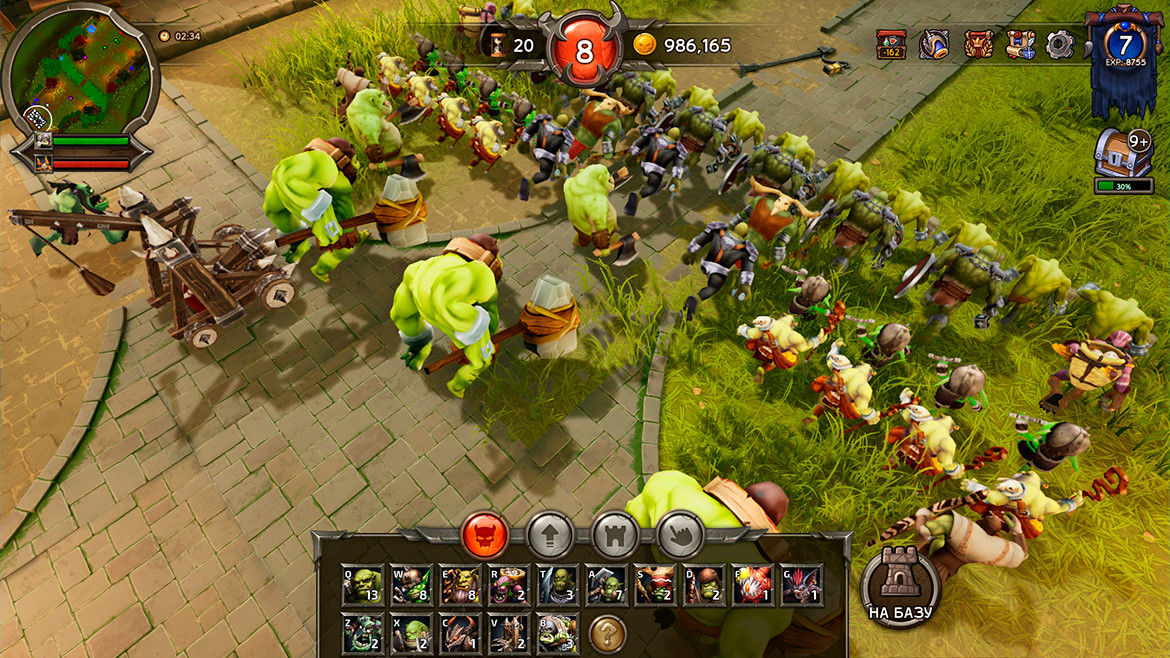Select the C horned beast unit slot
Screen dimensions: 1170x658
pyautogui.click(x=461, y=633)
